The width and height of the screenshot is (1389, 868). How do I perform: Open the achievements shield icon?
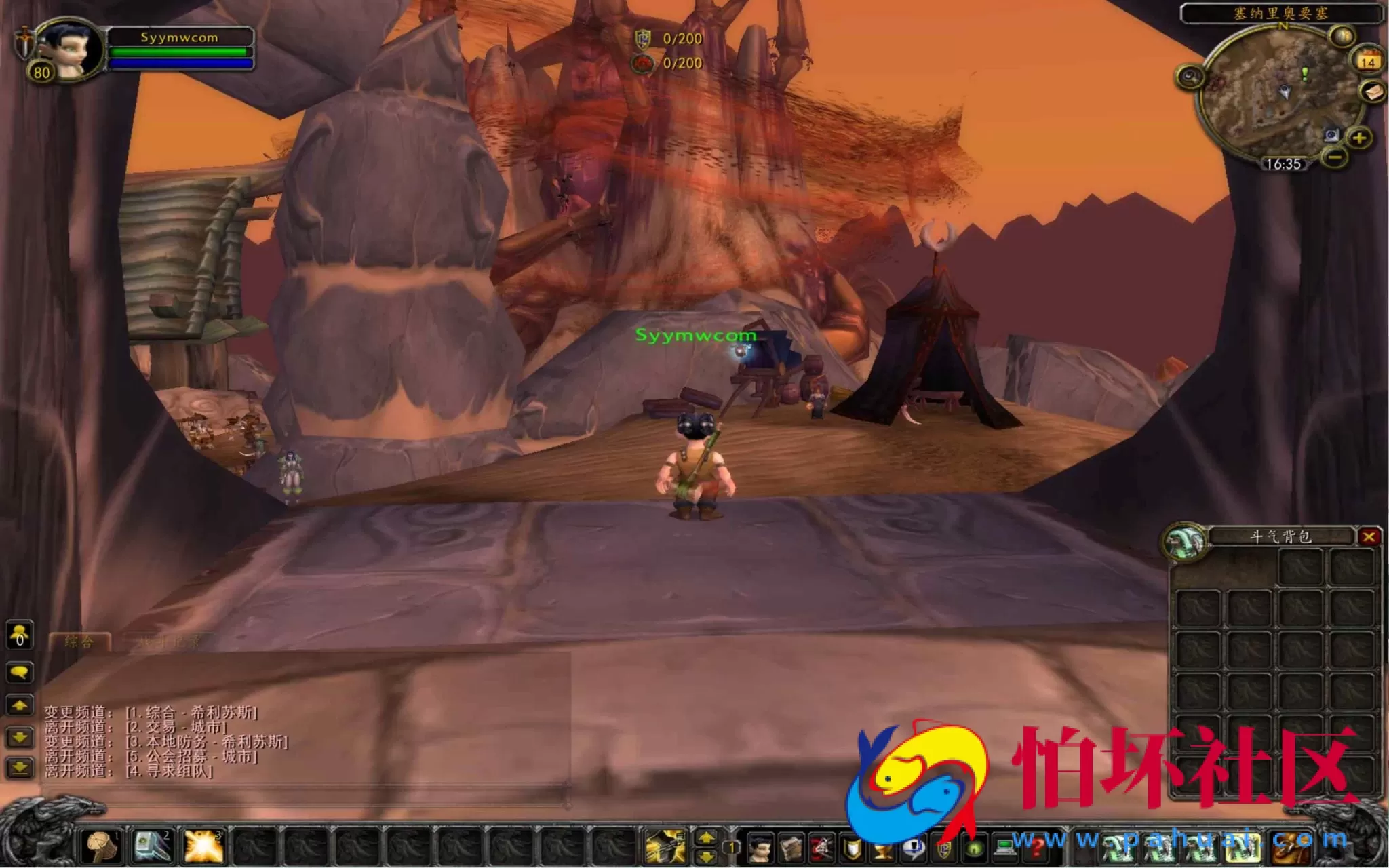click(853, 848)
